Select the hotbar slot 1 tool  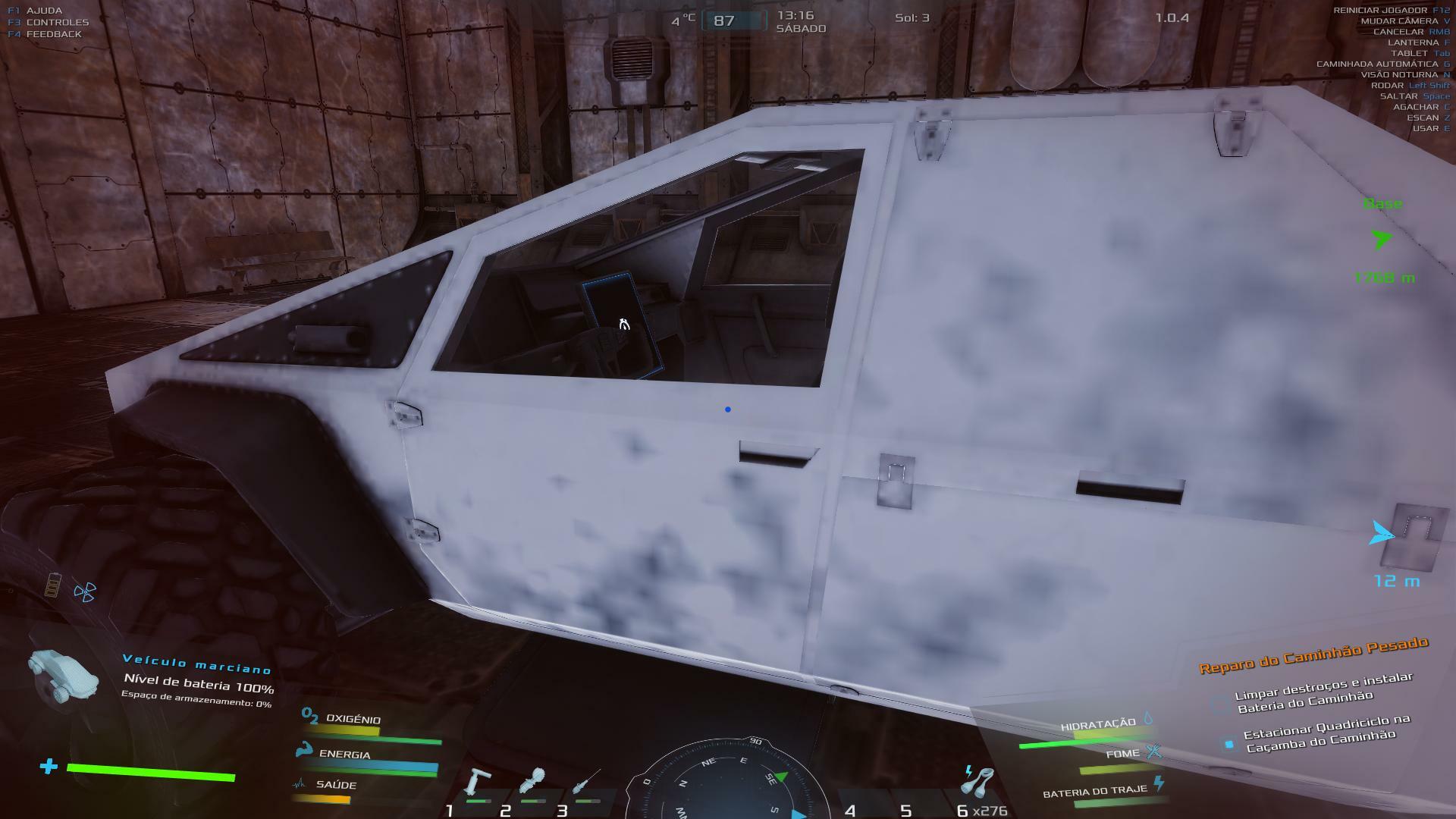479,783
